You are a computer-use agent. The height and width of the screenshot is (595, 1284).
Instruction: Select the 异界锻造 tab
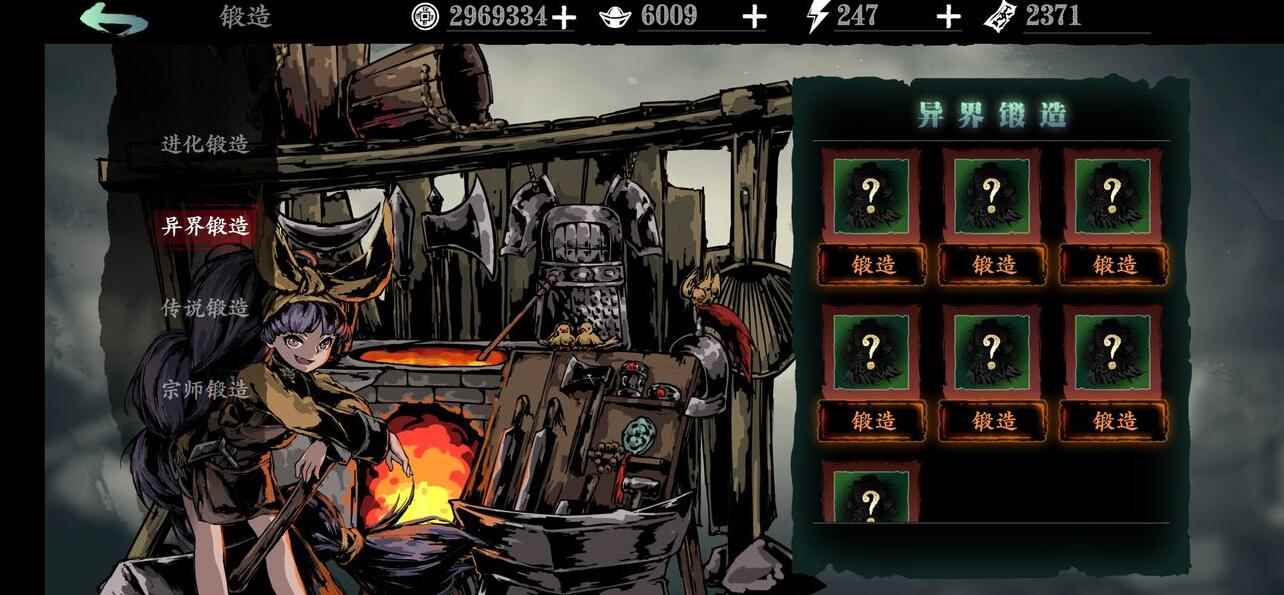[x=205, y=226]
